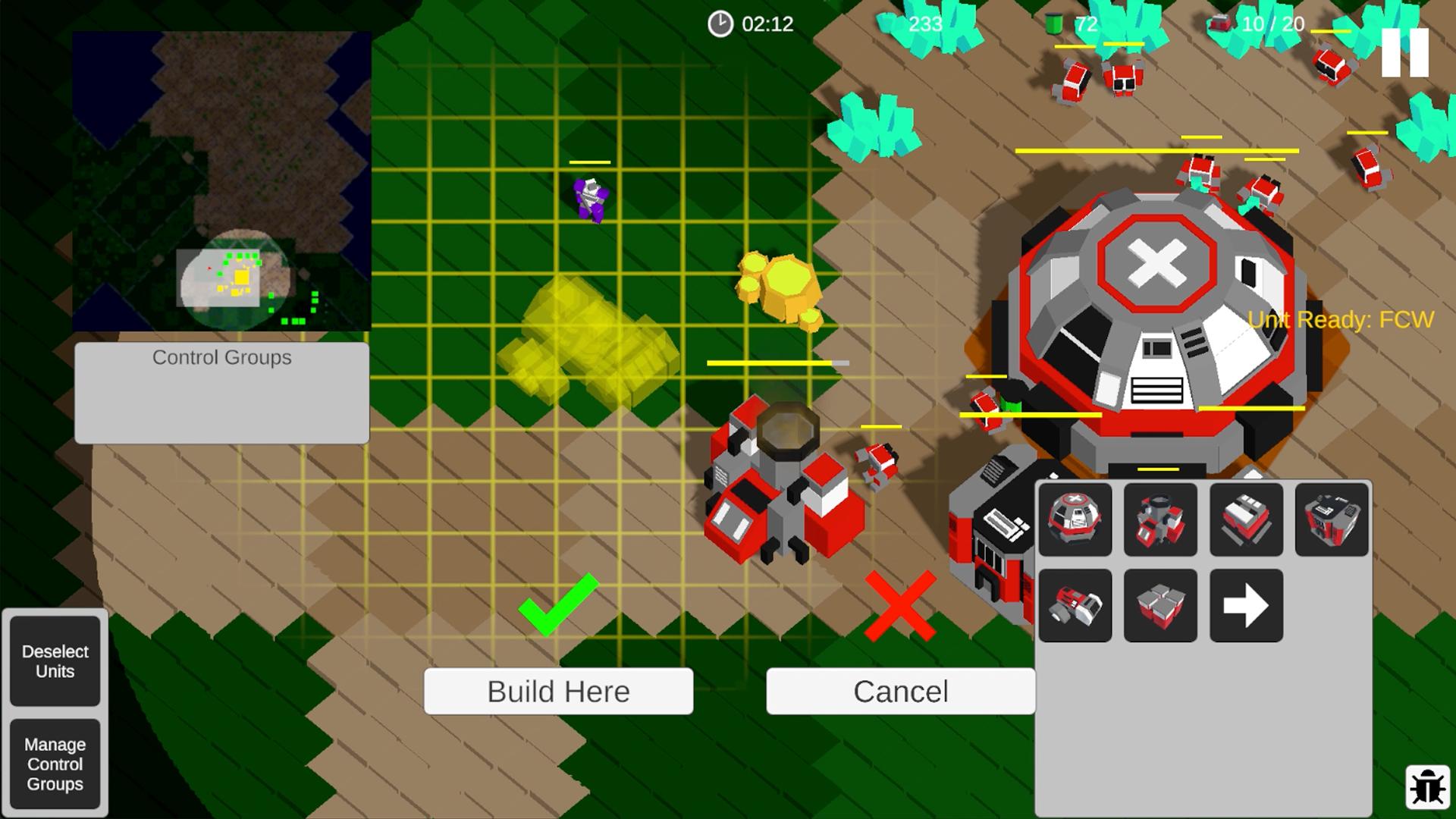
Task: Choose the chimney refinery building icon
Action: click(1160, 519)
